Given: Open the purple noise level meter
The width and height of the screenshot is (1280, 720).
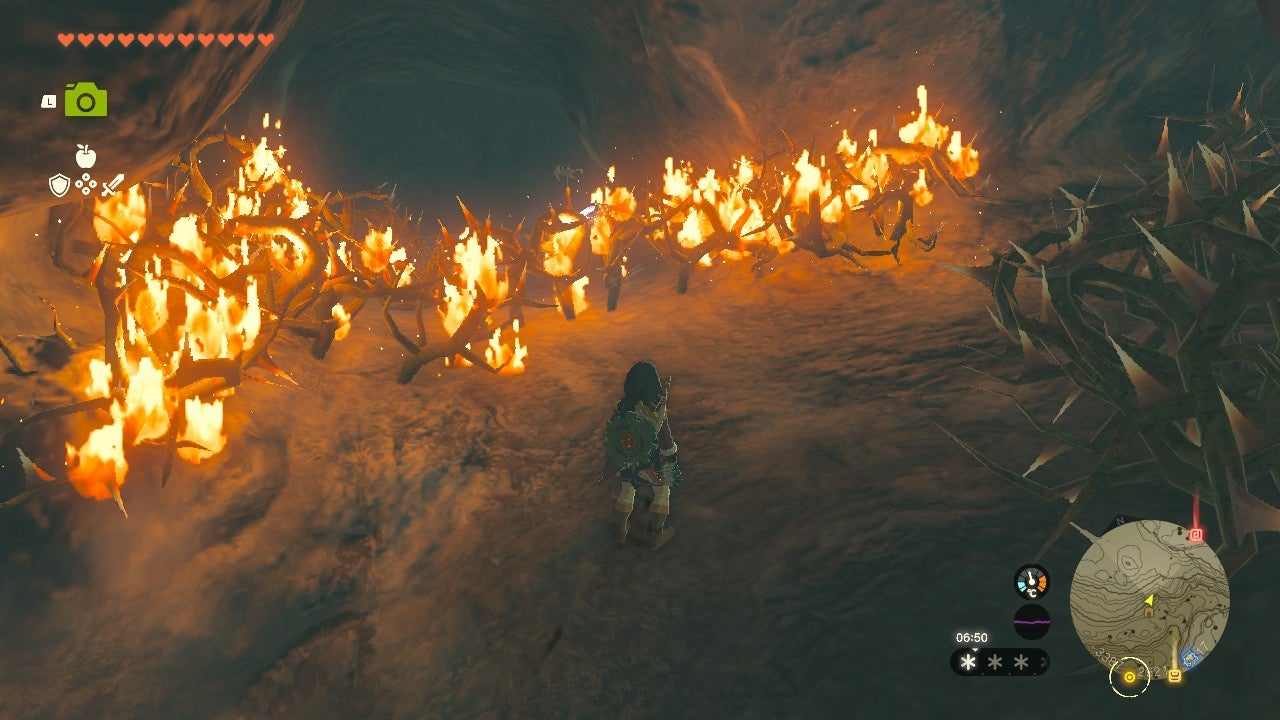Looking at the screenshot, I should pos(1031,622).
